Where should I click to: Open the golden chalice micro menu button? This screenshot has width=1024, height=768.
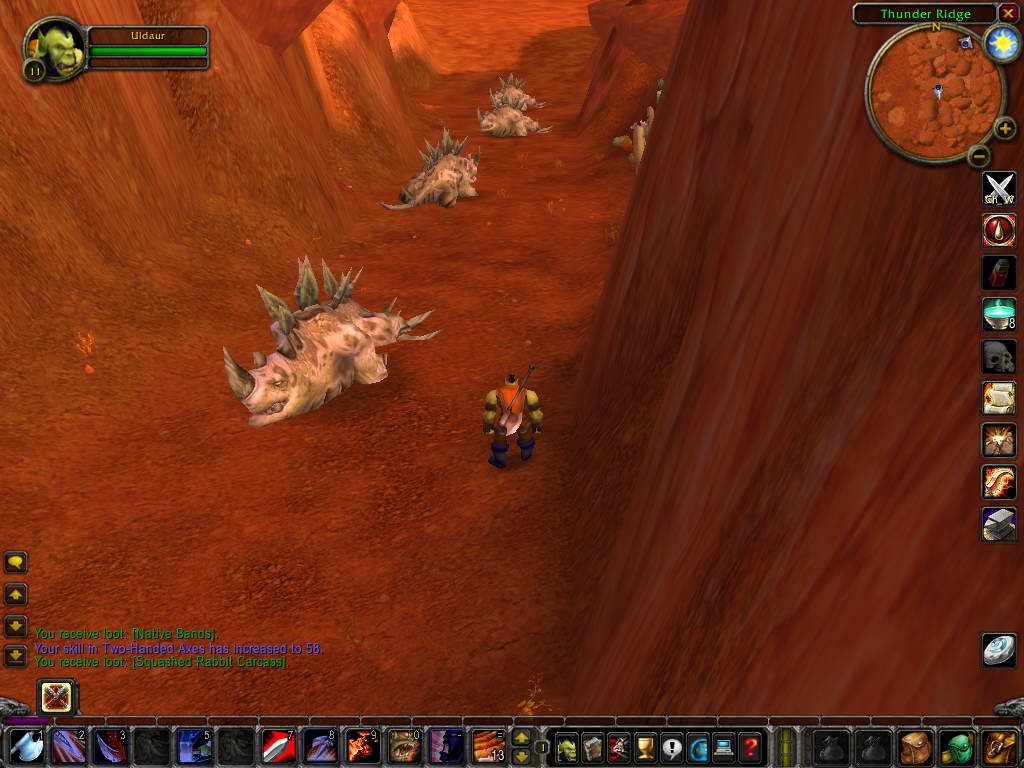645,746
